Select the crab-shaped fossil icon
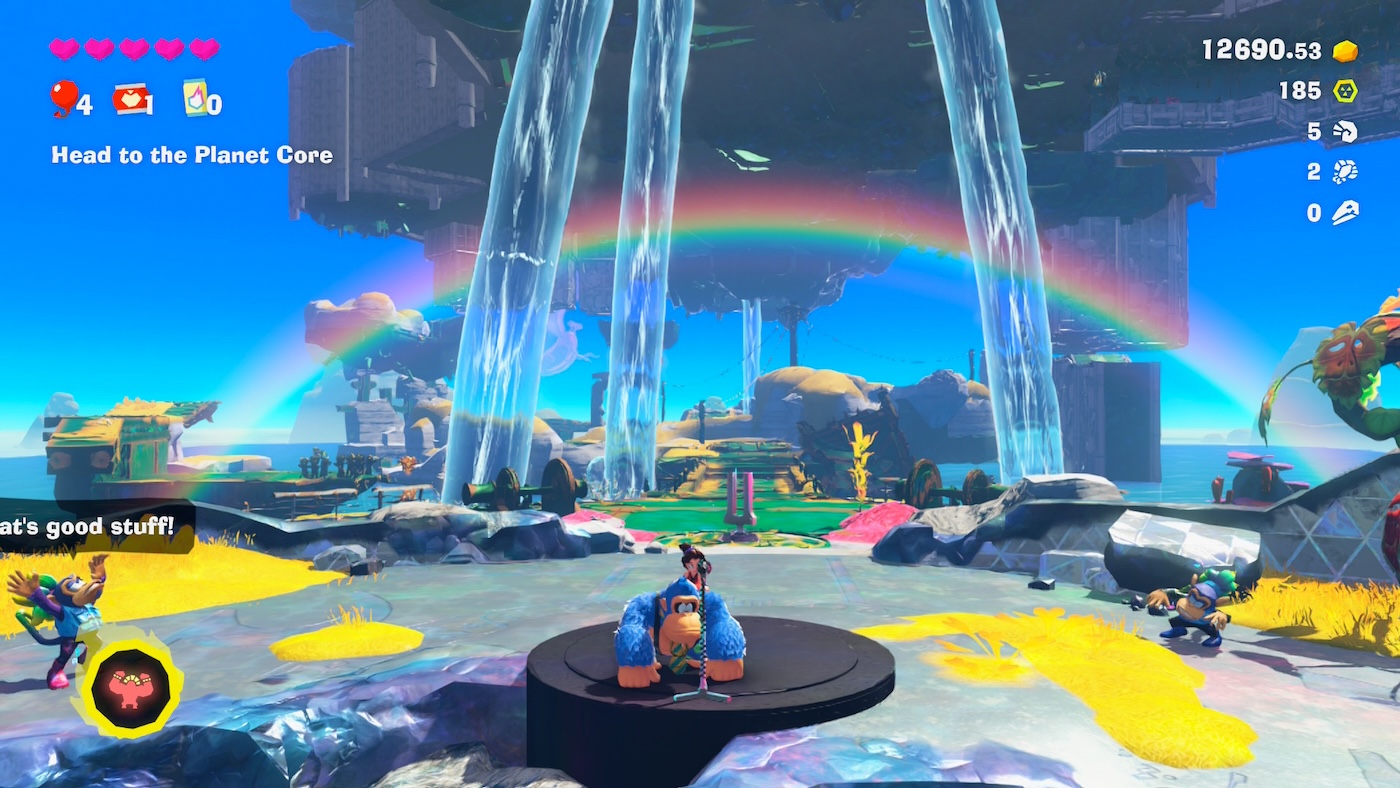The image size is (1400, 788). click(1345, 172)
